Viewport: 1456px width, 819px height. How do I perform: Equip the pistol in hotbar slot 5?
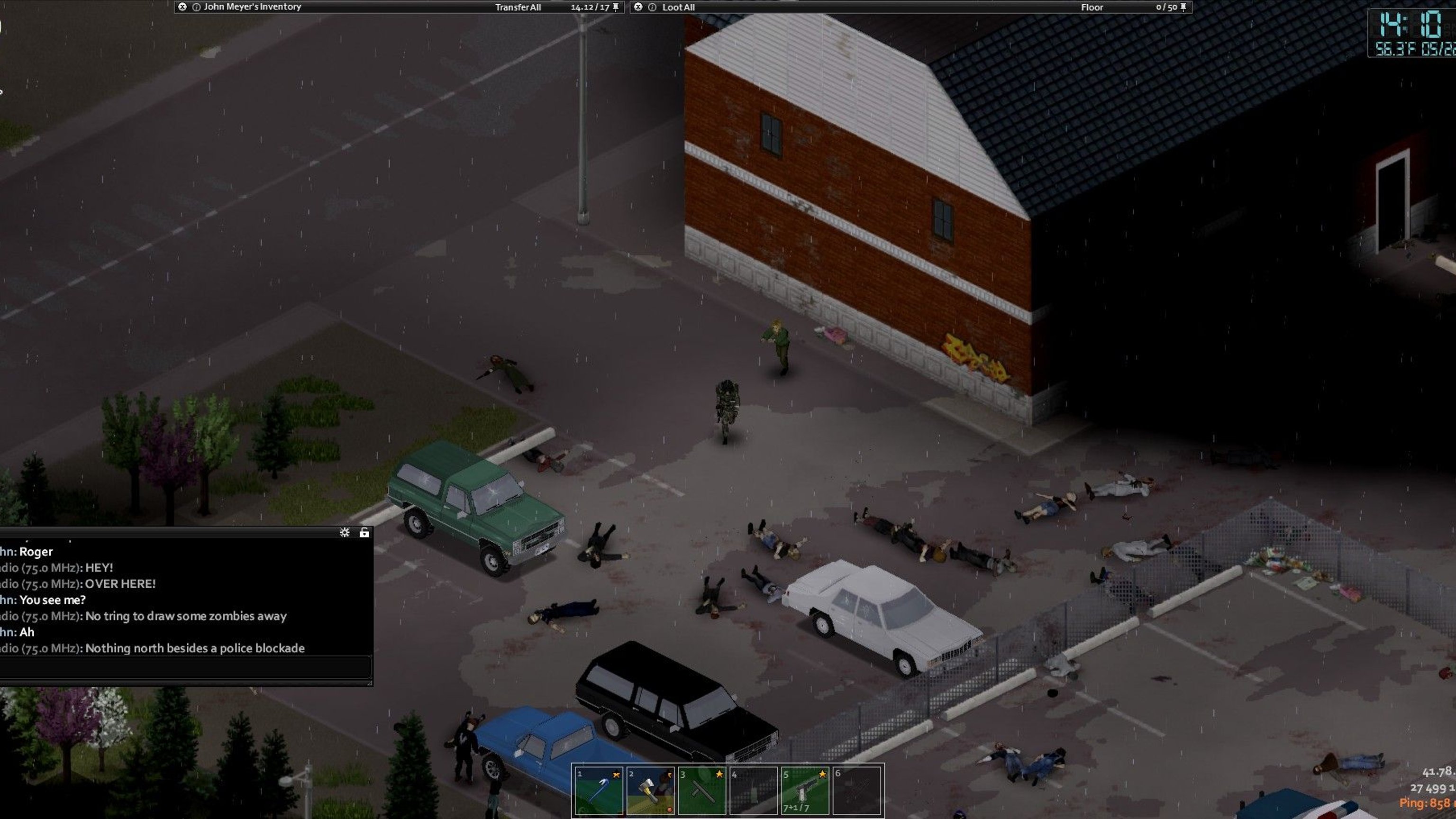pos(805,791)
